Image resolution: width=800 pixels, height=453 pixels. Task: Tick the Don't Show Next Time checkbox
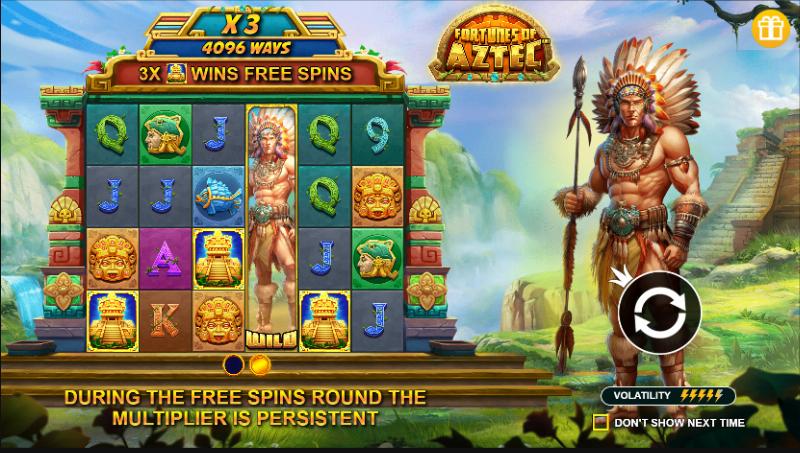[x=600, y=422]
